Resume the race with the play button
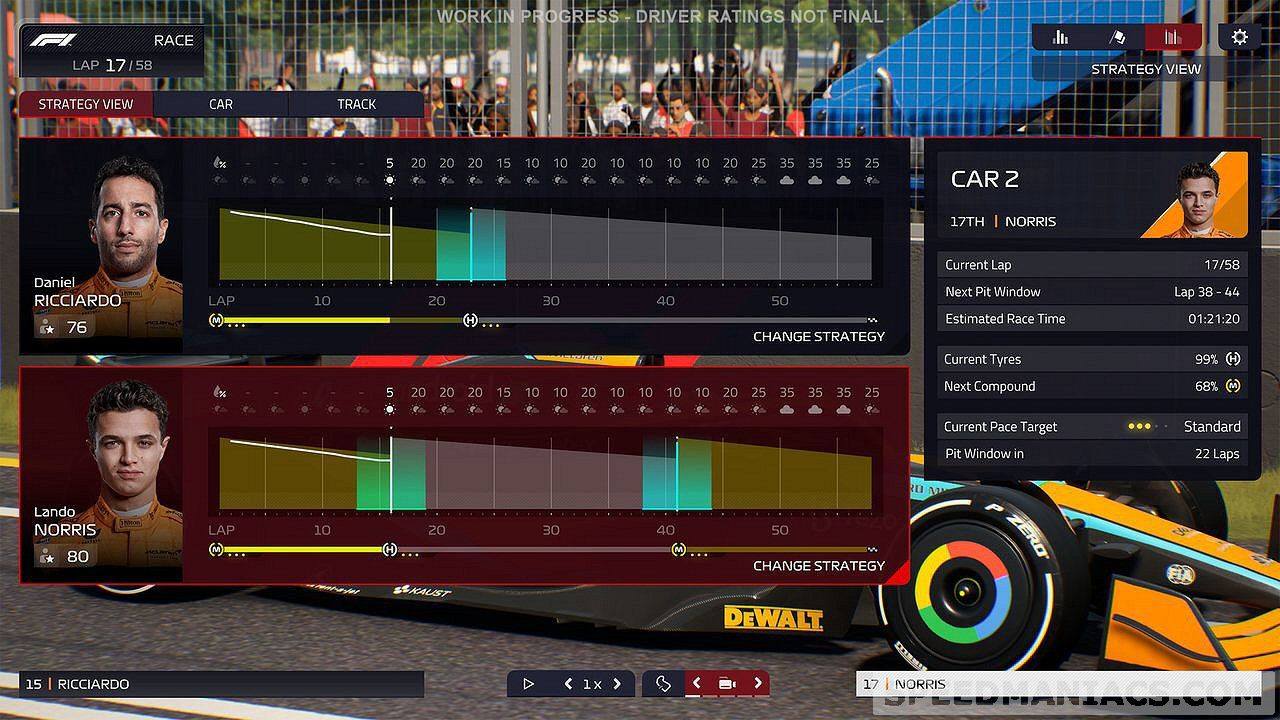This screenshot has width=1280, height=720. tap(529, 684)
